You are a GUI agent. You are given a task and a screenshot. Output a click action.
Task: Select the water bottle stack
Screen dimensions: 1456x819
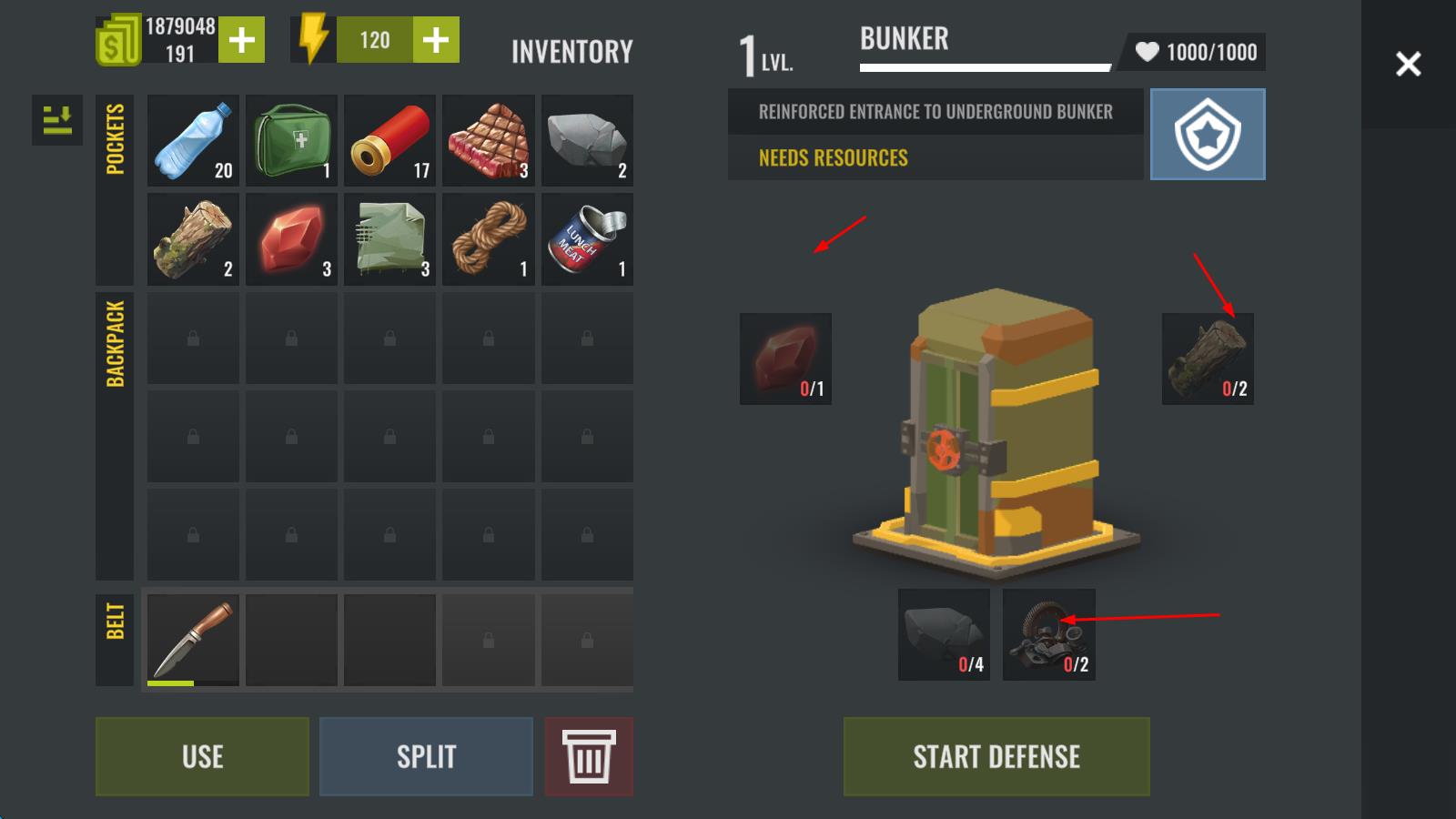(193, 140)
